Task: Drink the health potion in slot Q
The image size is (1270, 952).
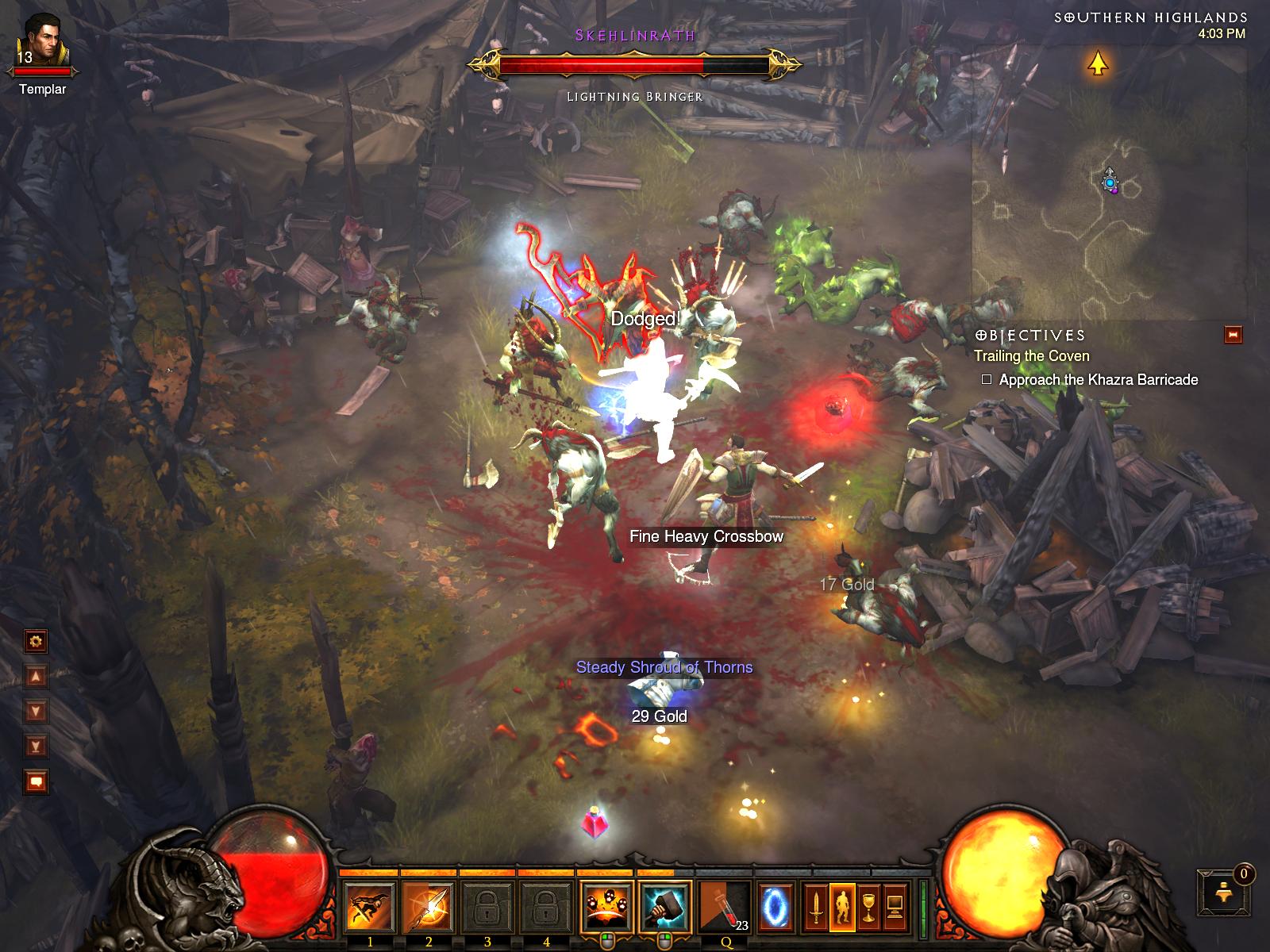Action: point(725,907)
